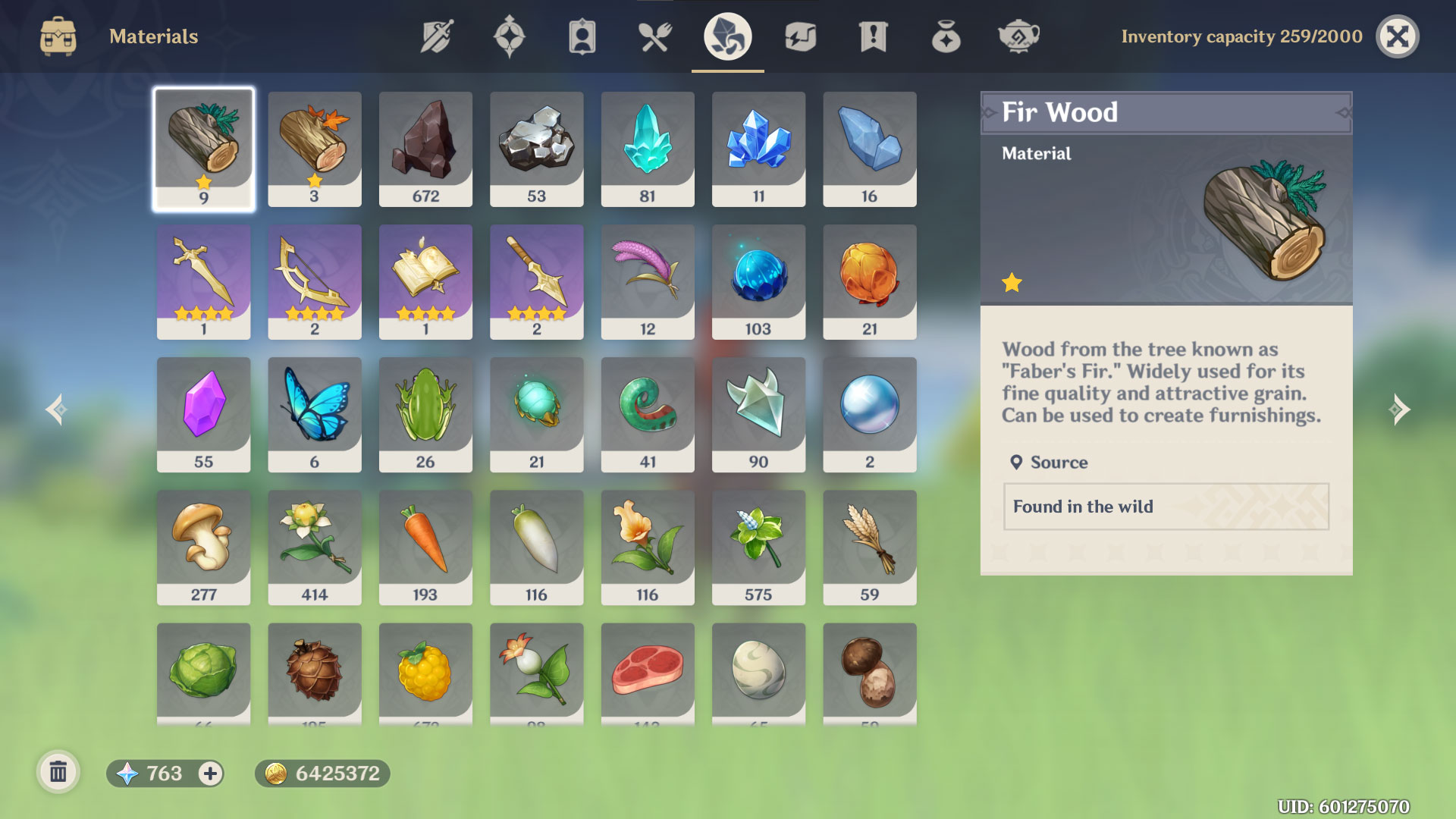Click the Found in the wild source entry

click(x=1166, y=507)
